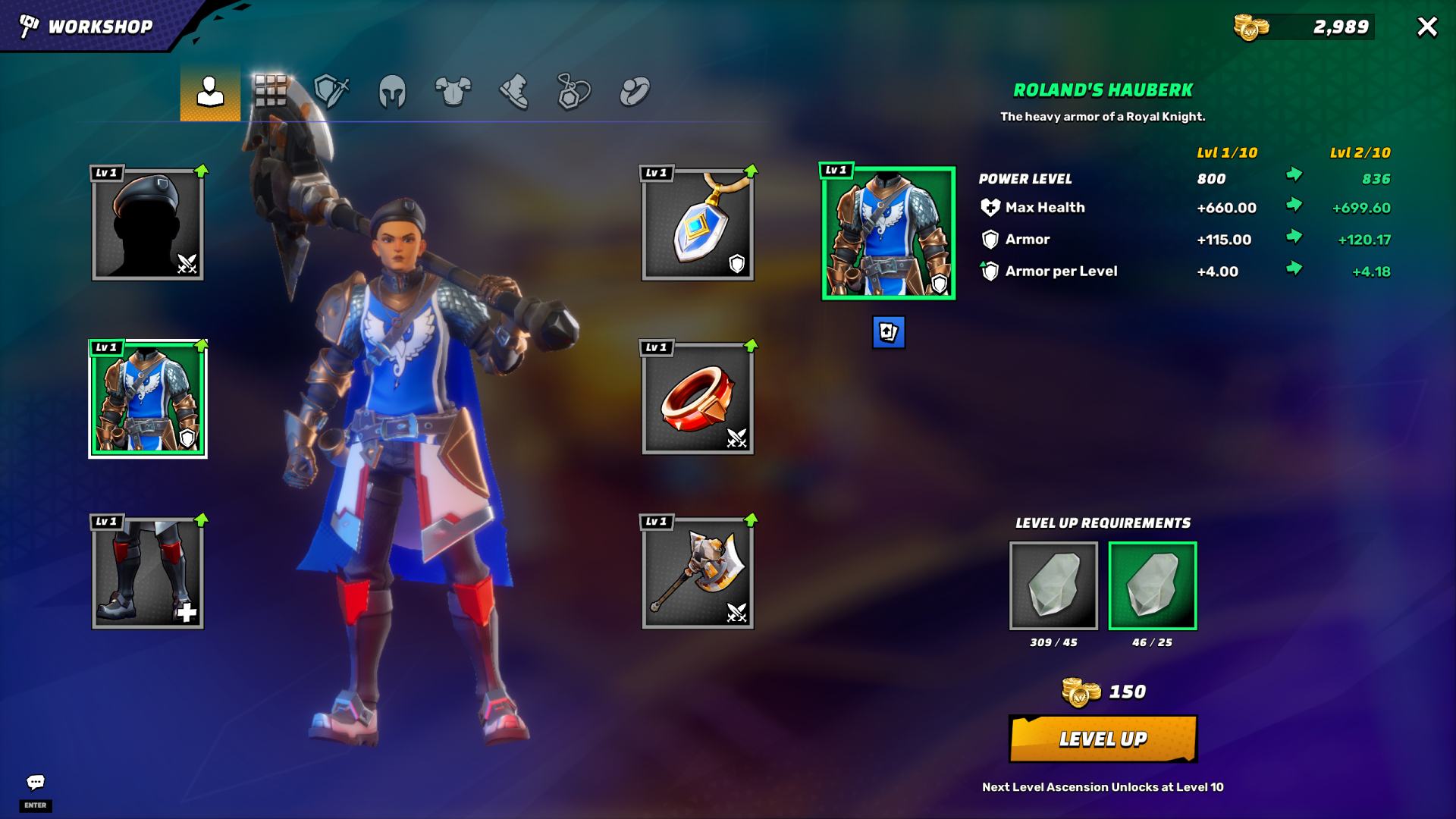Open the amulet category tab

[574, 93]
